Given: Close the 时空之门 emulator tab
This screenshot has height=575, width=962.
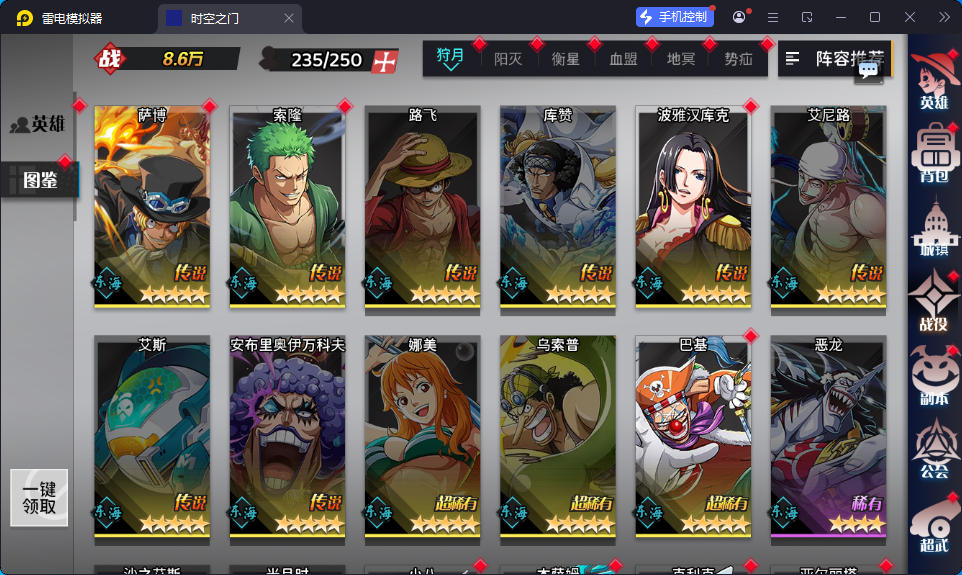Looking at the screenshot, I should pyautogui.click(x=289, y=18).
